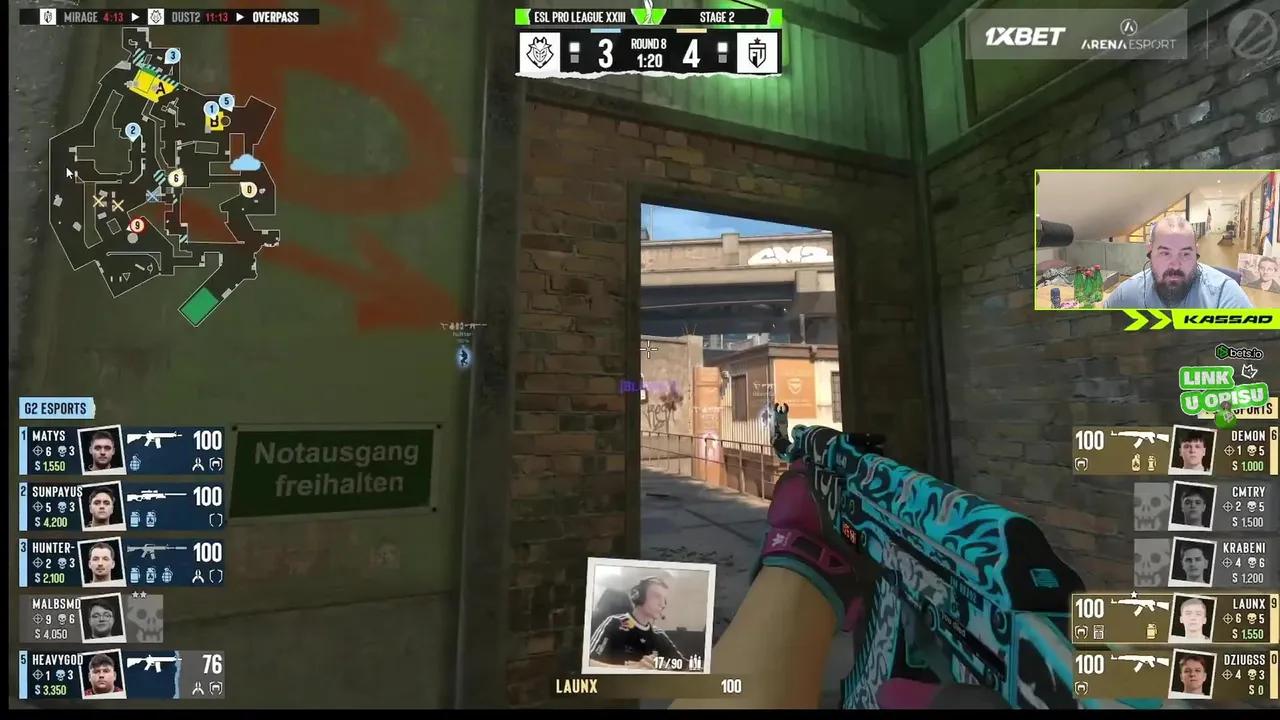This screenshot has height=720, width=1280.
Task: Select MATYS's M4 rifle weapon icon
Action: point(155,438)
